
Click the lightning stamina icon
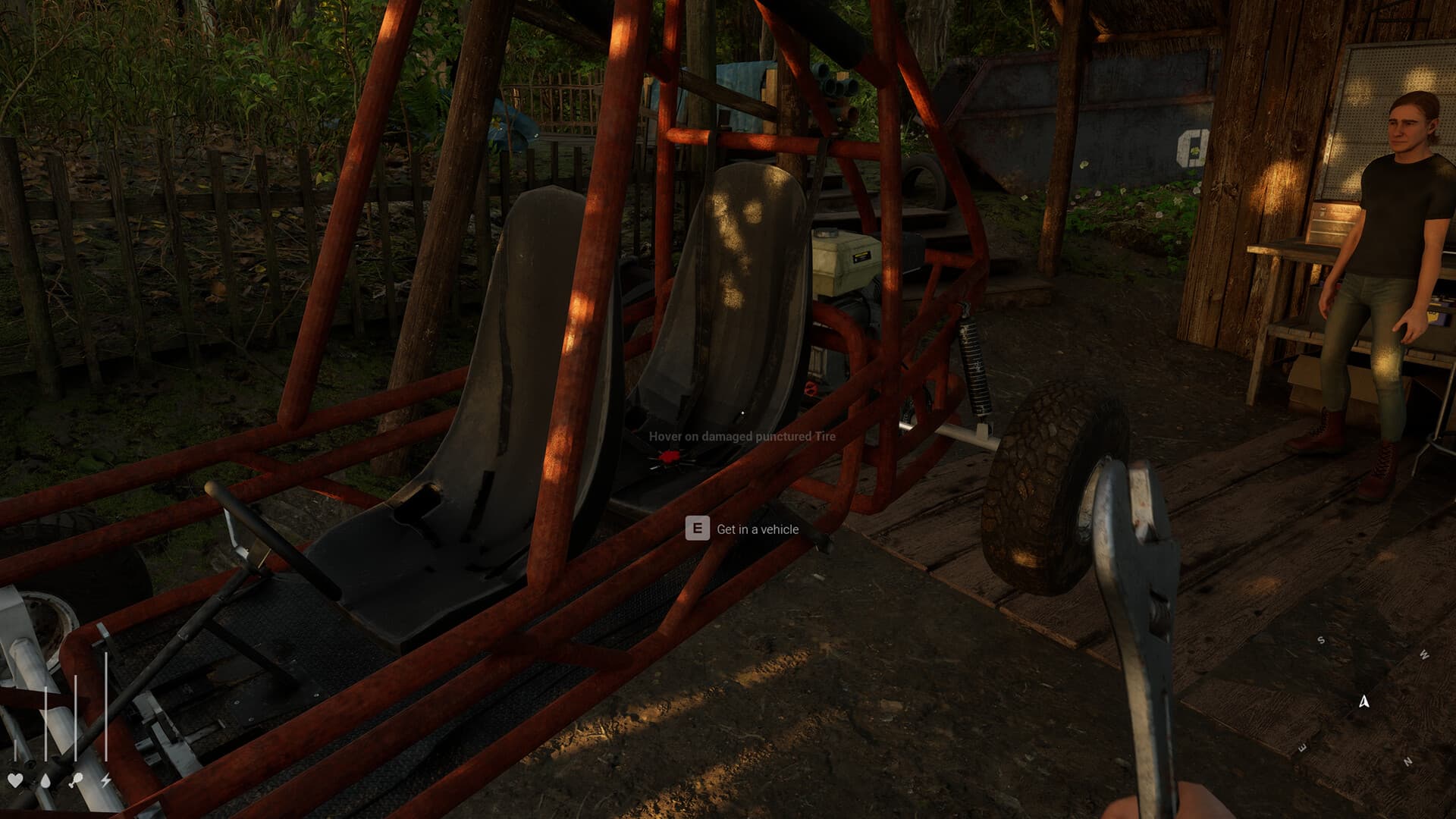tap(105, 780)
